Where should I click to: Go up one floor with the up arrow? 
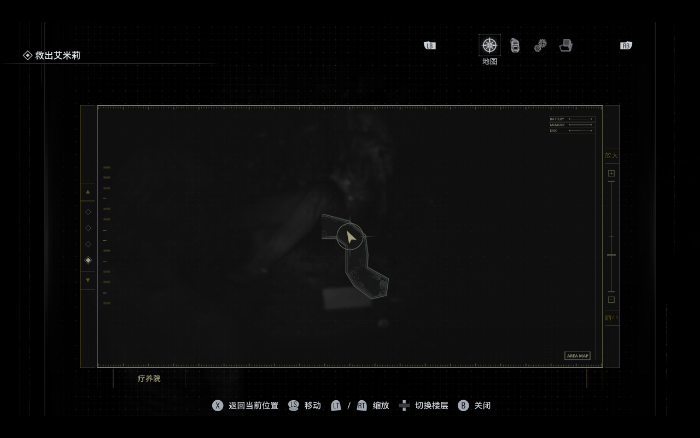88,192
